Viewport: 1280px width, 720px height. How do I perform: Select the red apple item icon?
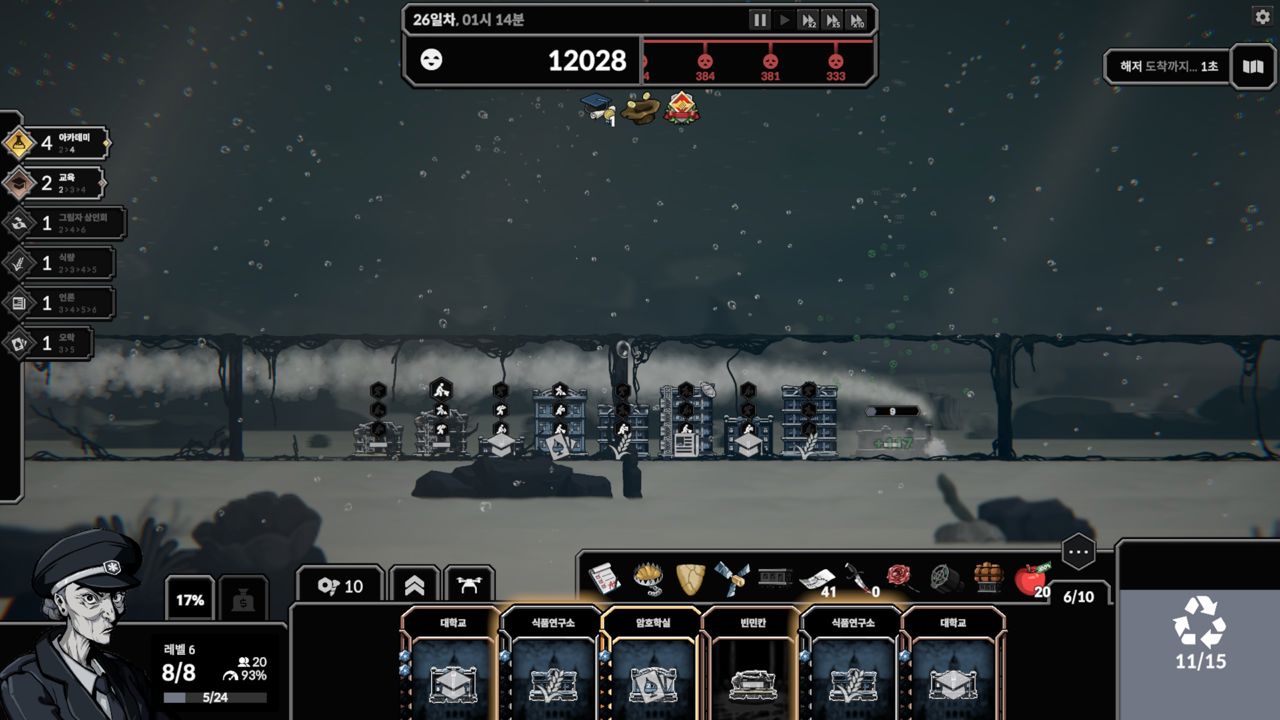click(1029, 578)
